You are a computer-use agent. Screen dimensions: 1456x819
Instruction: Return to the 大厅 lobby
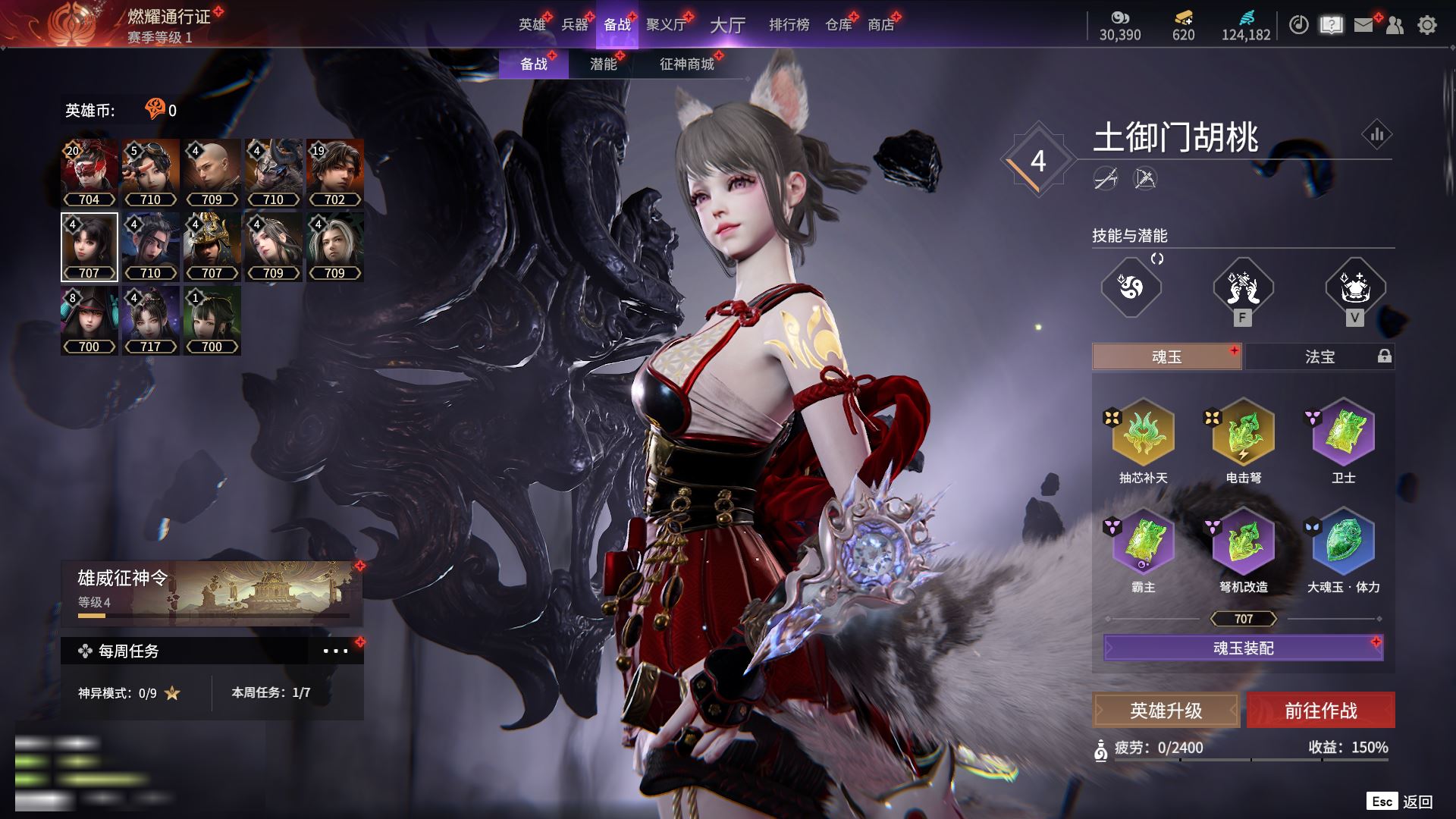727,25
